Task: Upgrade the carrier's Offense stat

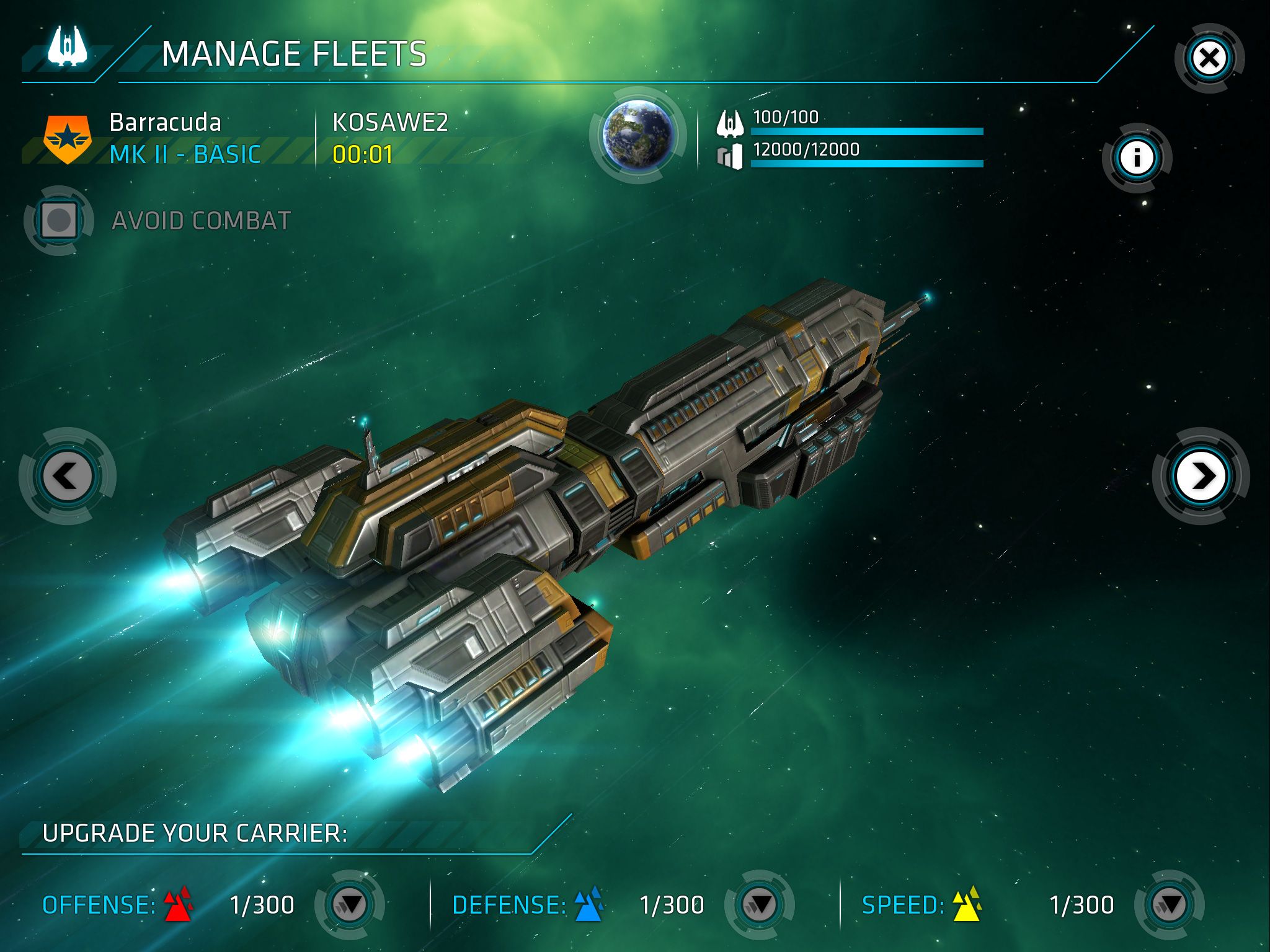Action: click(x=350, y=904)
